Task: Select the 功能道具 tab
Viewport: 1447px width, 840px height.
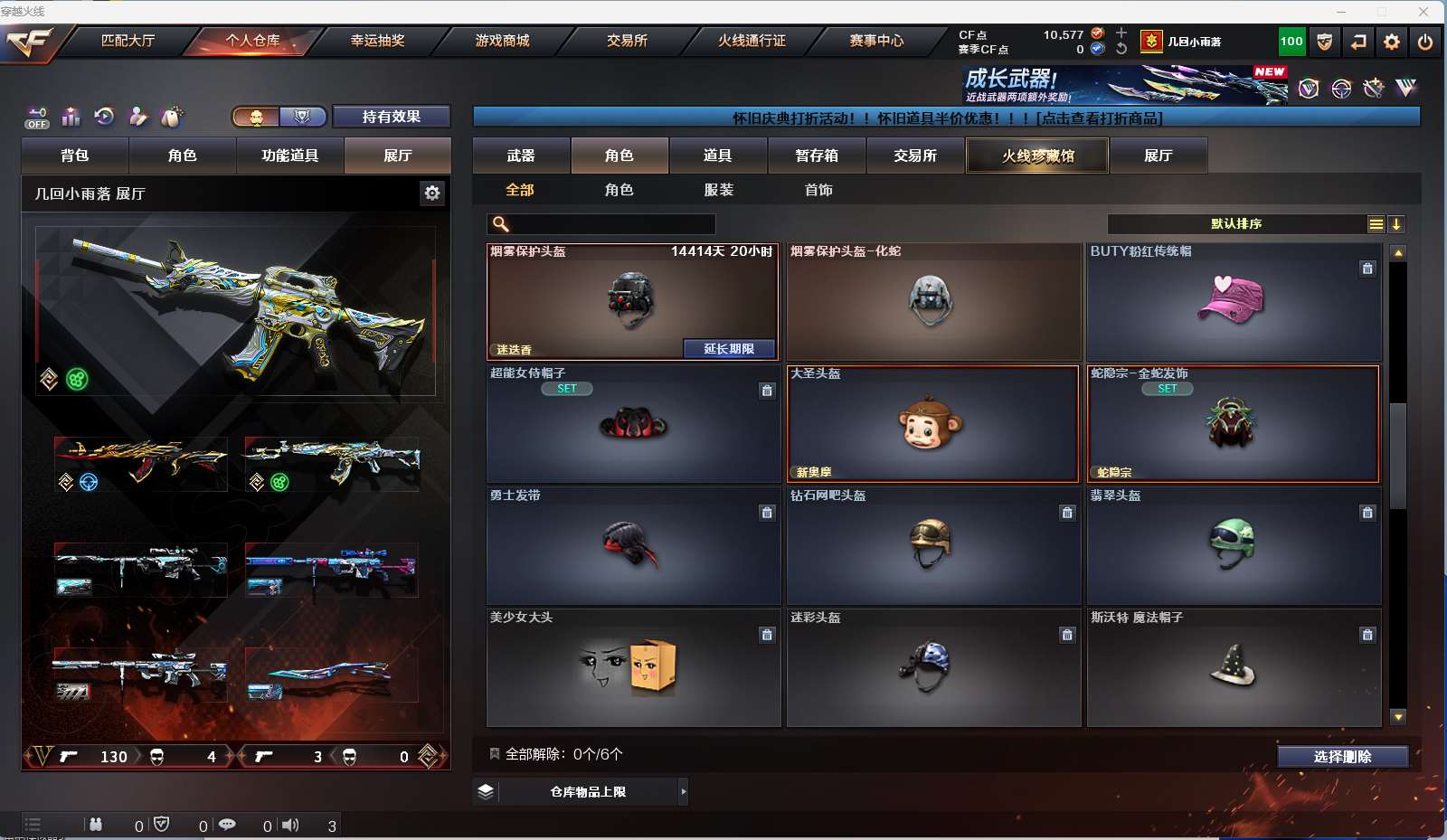Action: 289,156
